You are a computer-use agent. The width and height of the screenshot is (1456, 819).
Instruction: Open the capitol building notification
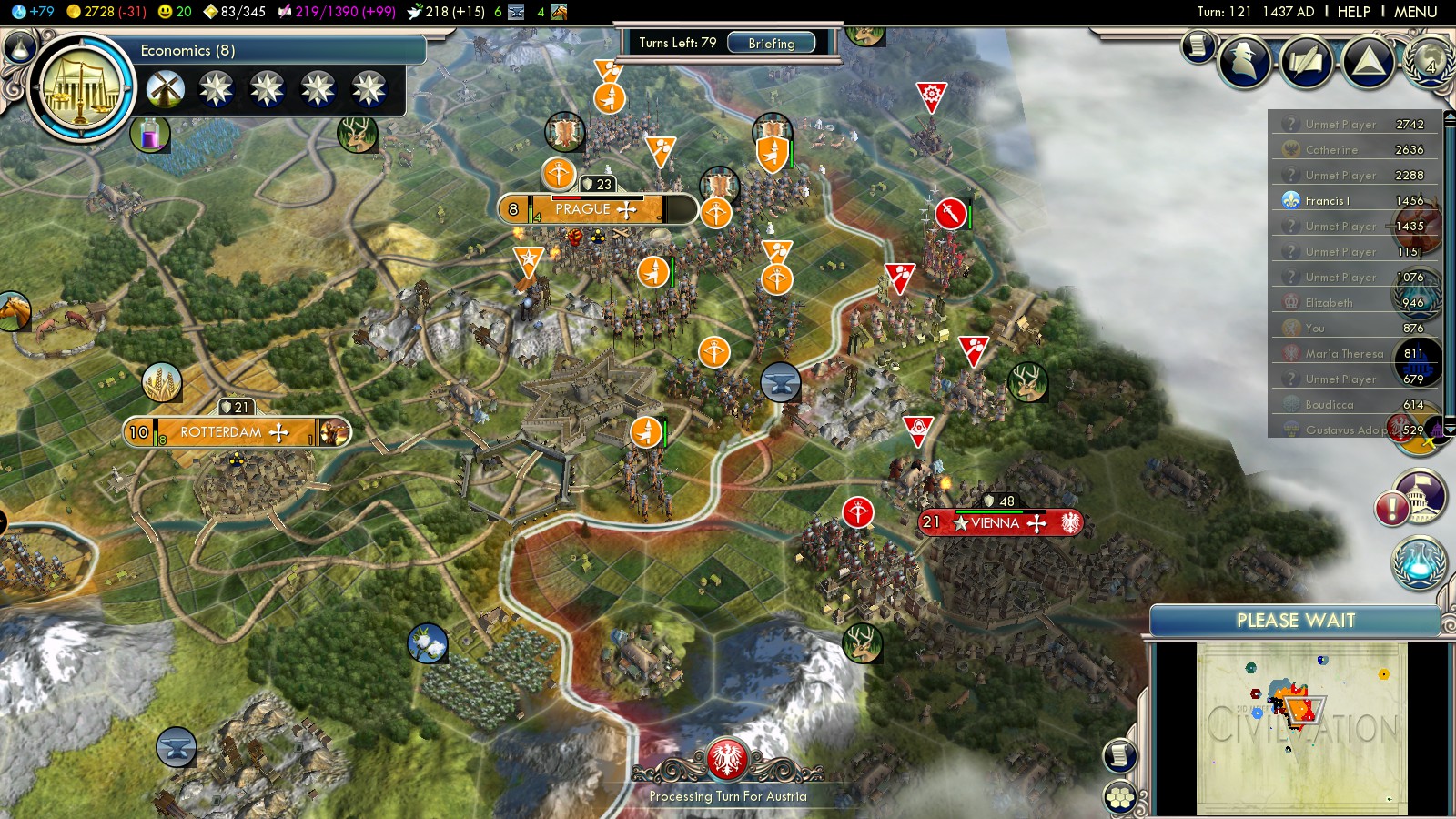tap(1421, 494)
